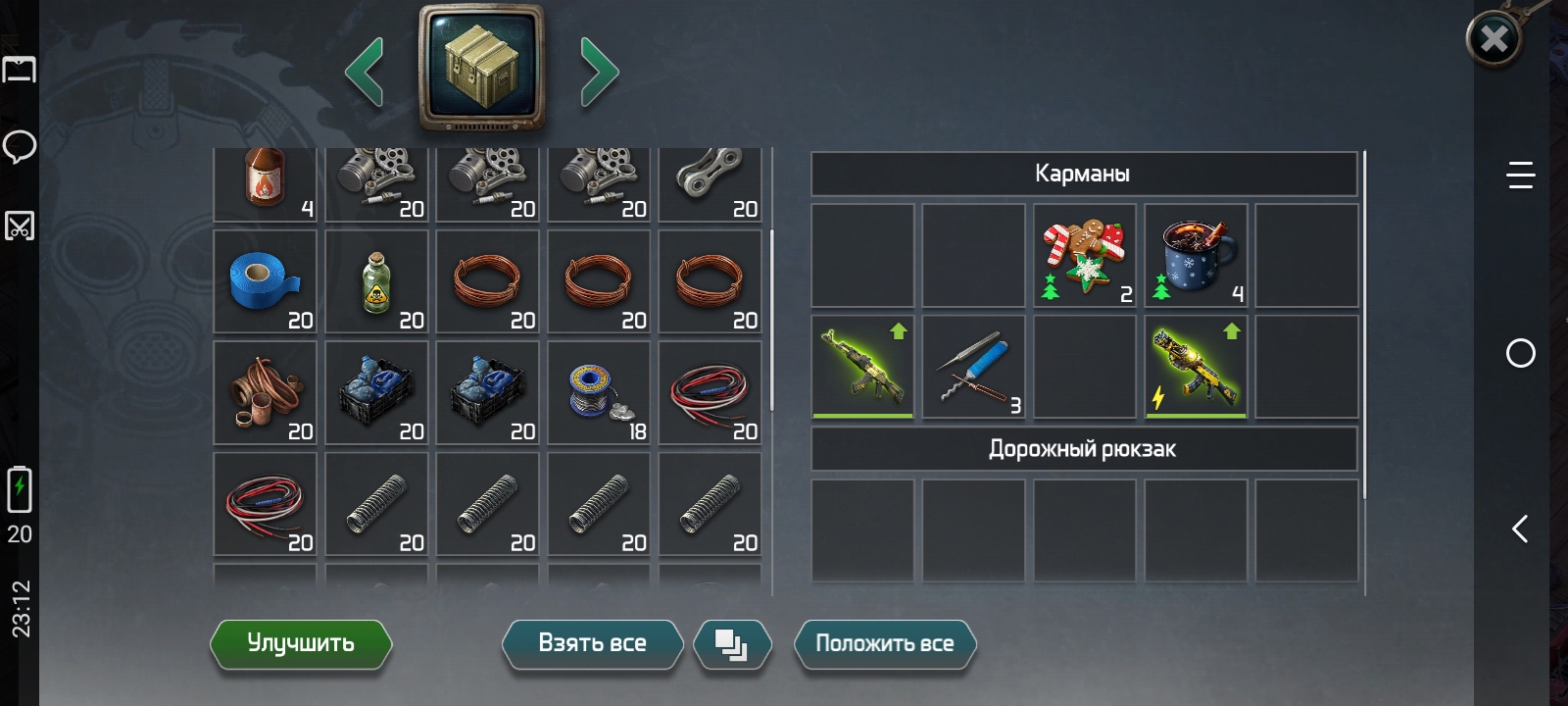The height and width of the screenshot is (706, 1568).
Task: Choose the green AK rifle in pockets
Action: pos(862,367)
